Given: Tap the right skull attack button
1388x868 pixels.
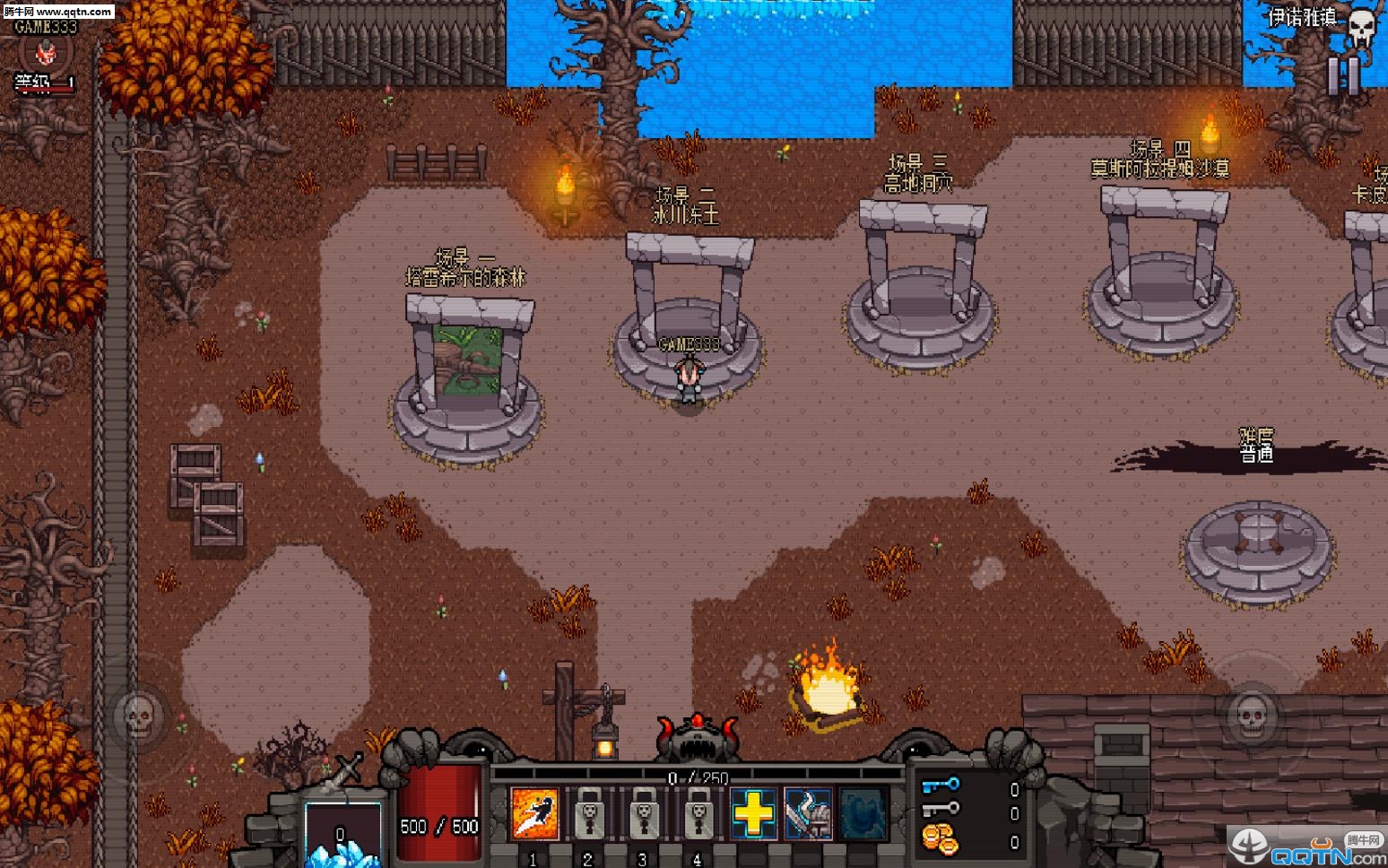Looking at the screenshot, I should coord(1251,716).
